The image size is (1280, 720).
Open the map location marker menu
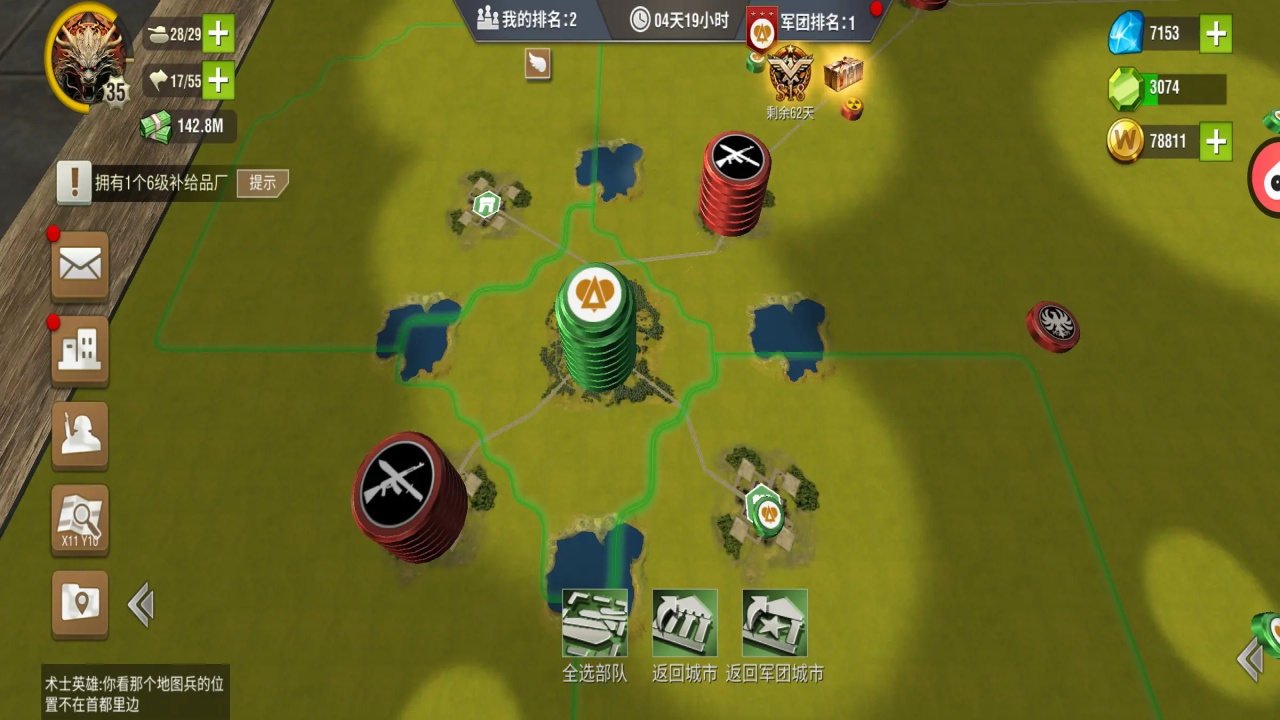[80, 603]
